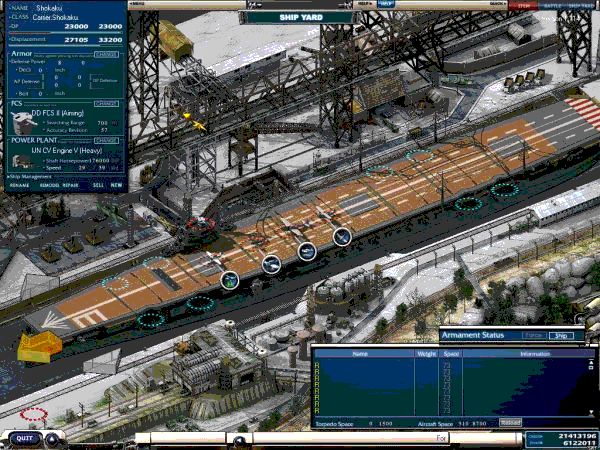Image resolution: width=600 pixels, height=450 pixels.
Task: Enter the BATTLE section
Action: tap(551, 5)
